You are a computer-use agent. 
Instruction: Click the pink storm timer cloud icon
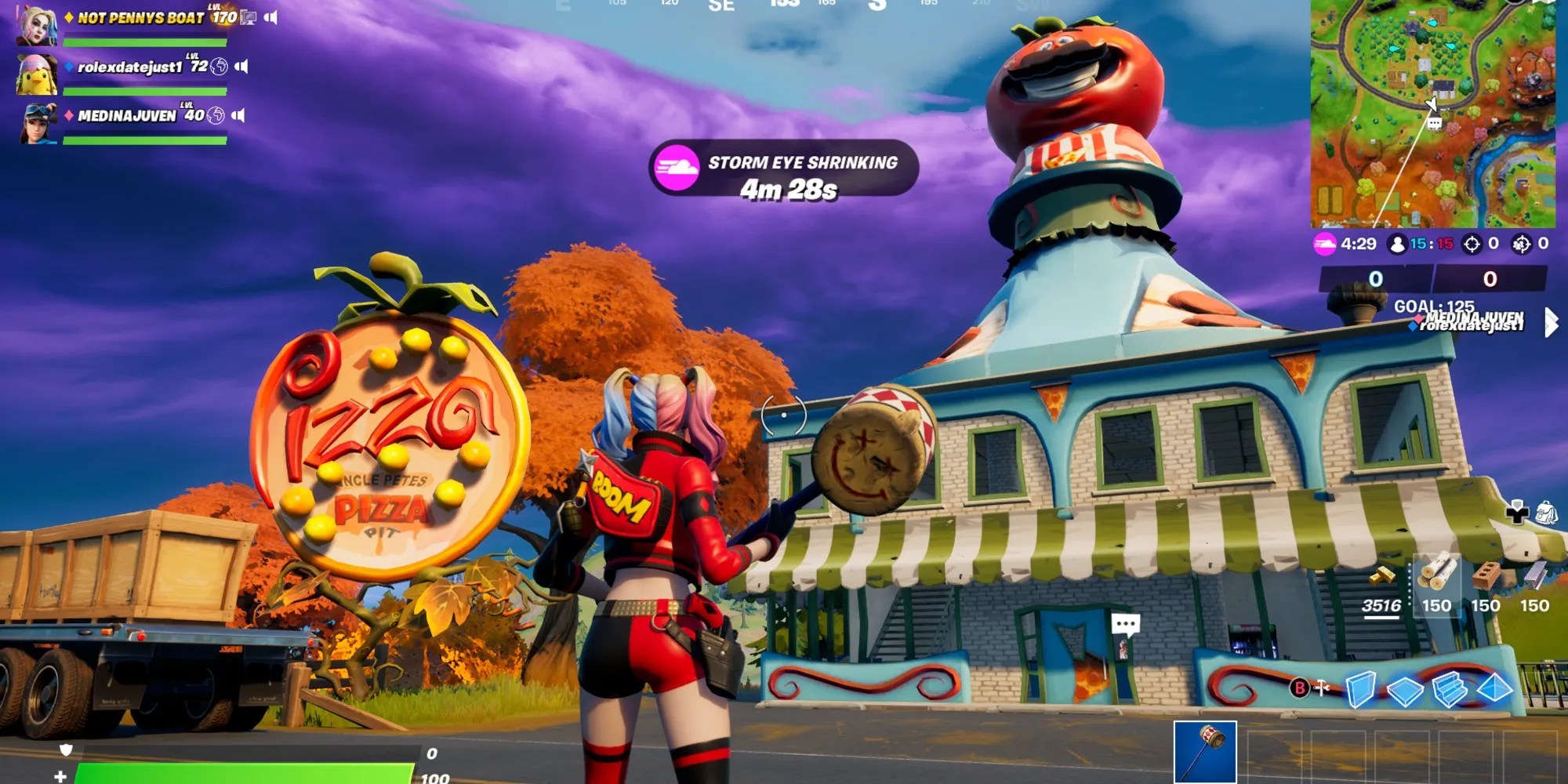pos(1325,243)
